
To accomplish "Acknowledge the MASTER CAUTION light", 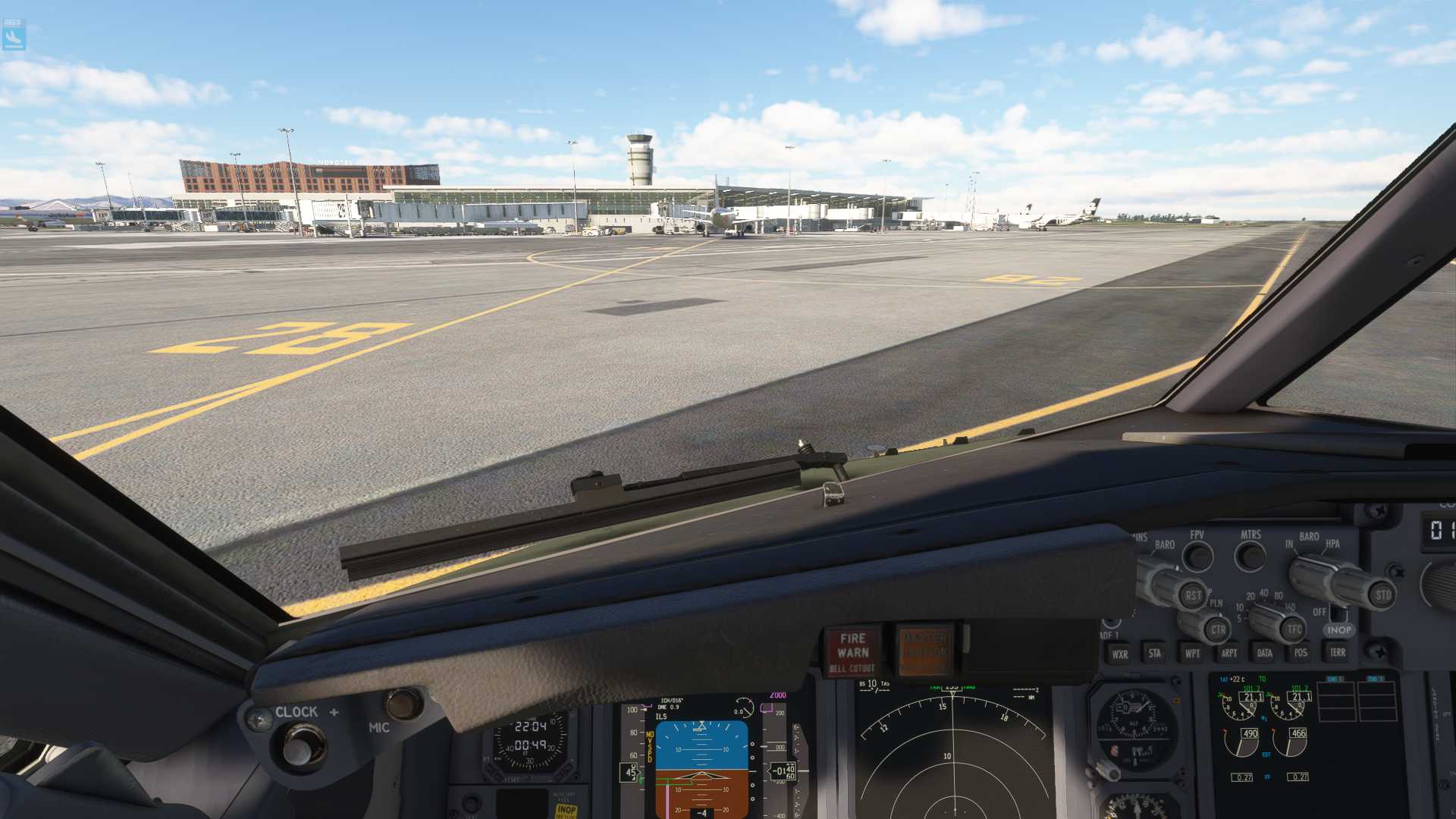I will (x=924, y=650).
